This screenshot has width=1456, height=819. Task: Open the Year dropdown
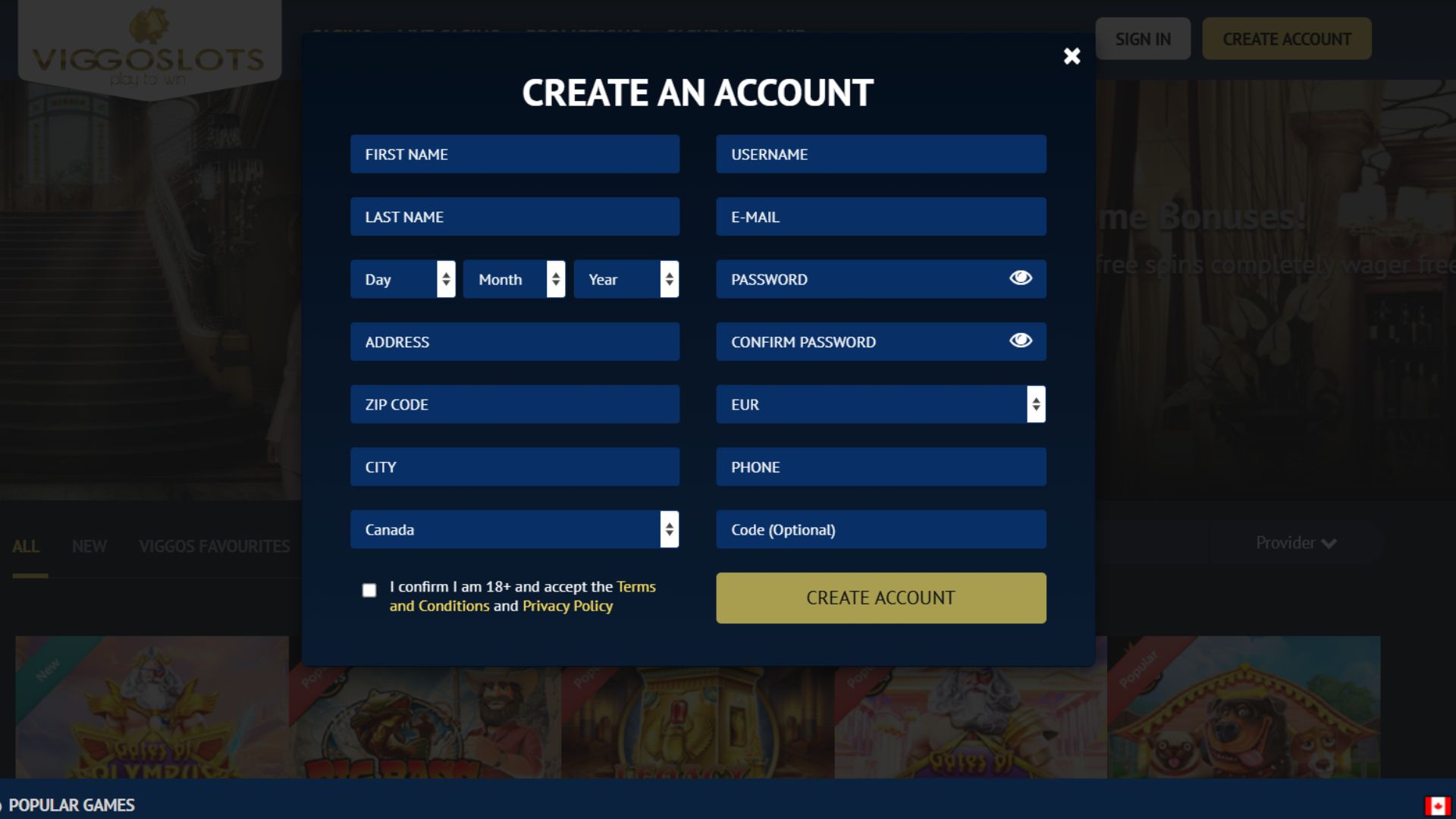pos(626,279)
